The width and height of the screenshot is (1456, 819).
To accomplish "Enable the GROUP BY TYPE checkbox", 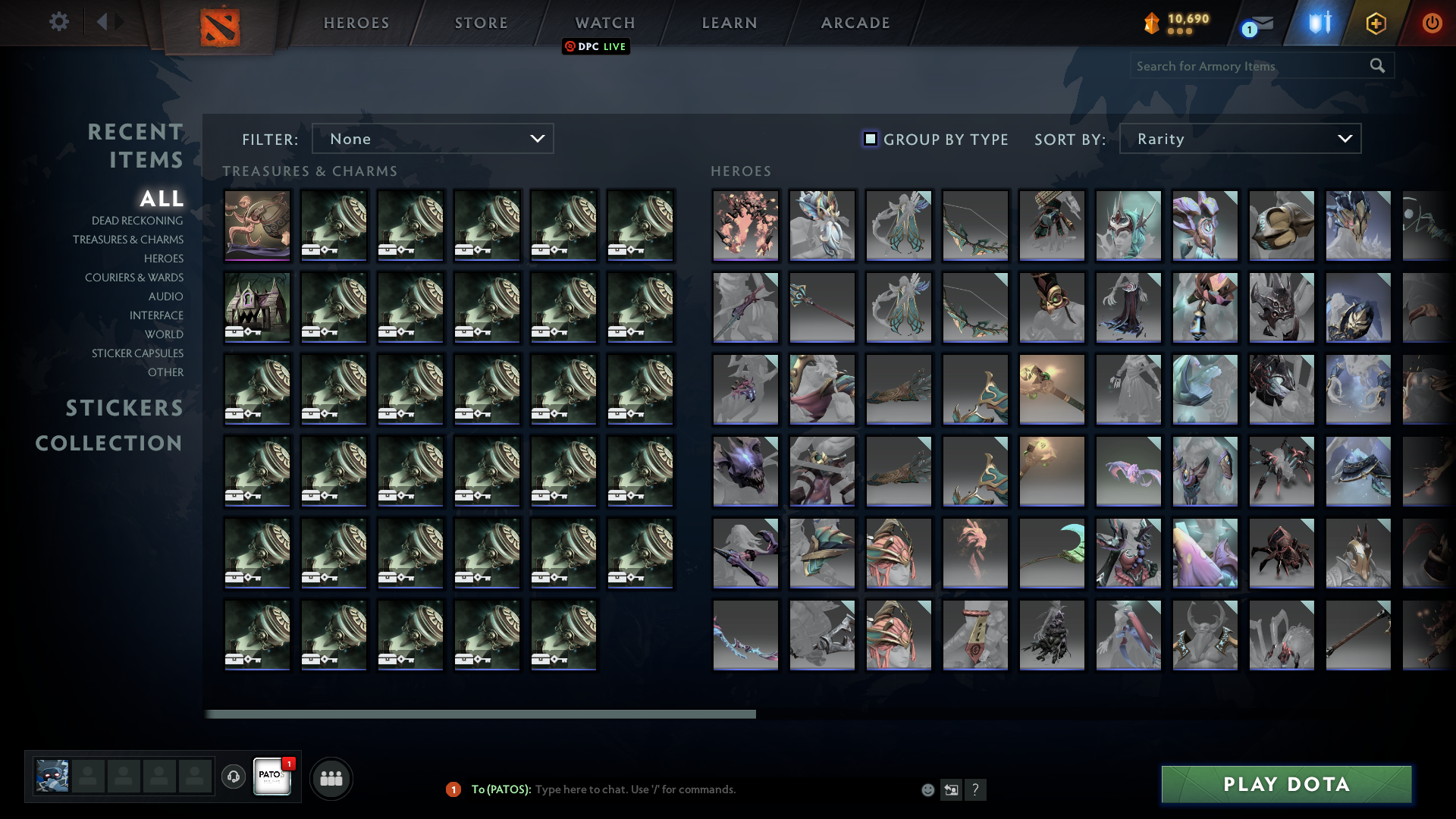I will pyautogui.click(x=869, y=139).
